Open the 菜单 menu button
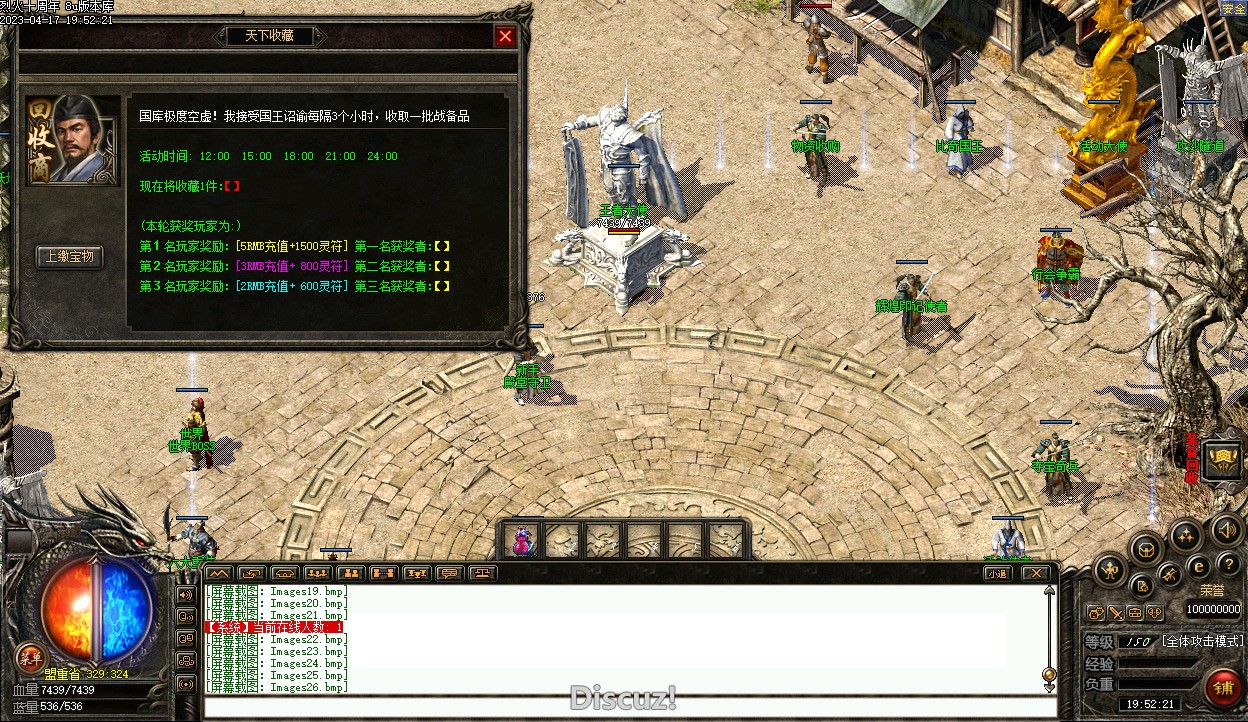The height and width of the screenshot is (722, 1248). pyautogui.click(x=30, y=657)
